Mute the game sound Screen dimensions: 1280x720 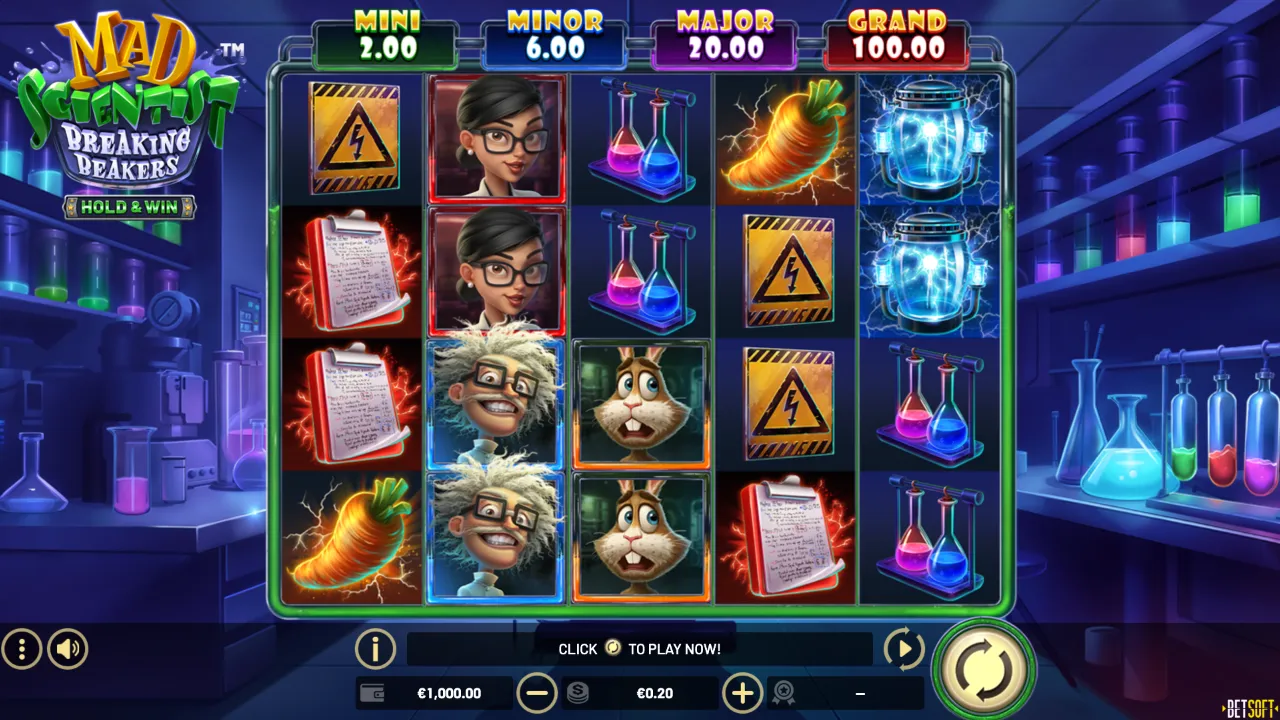[x=66, y=649]
